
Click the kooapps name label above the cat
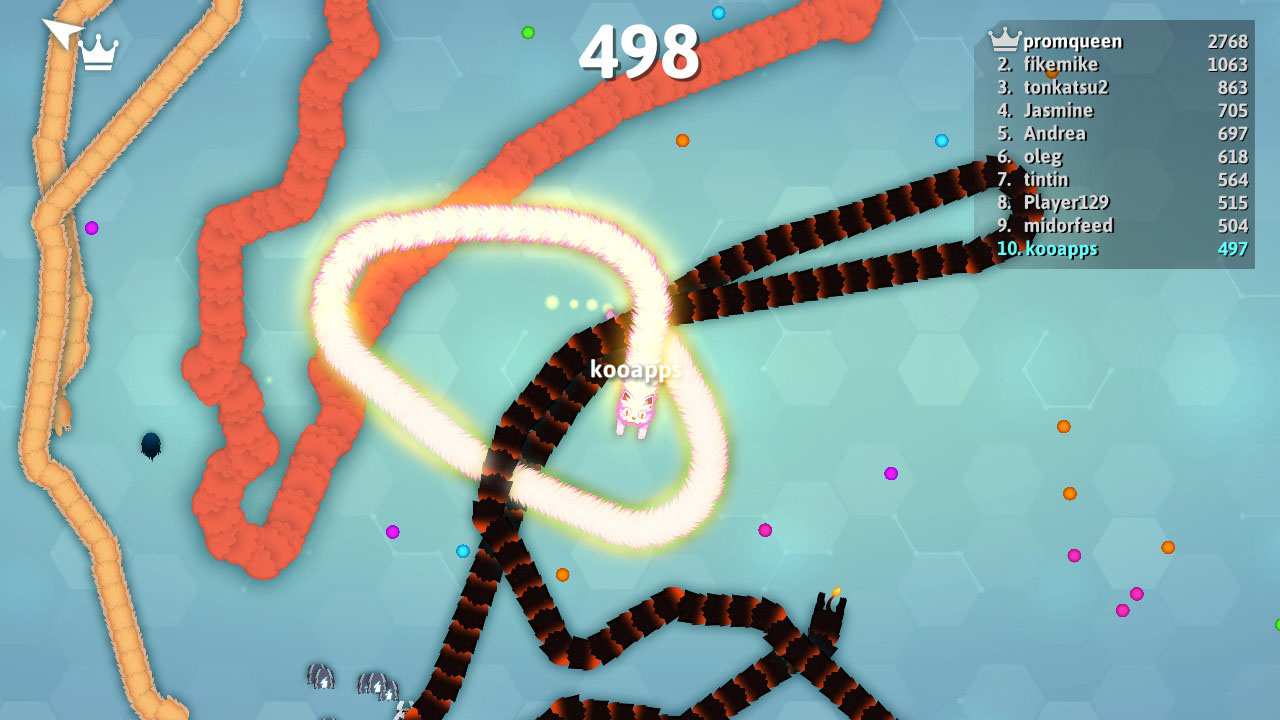[x=635, y=369]
